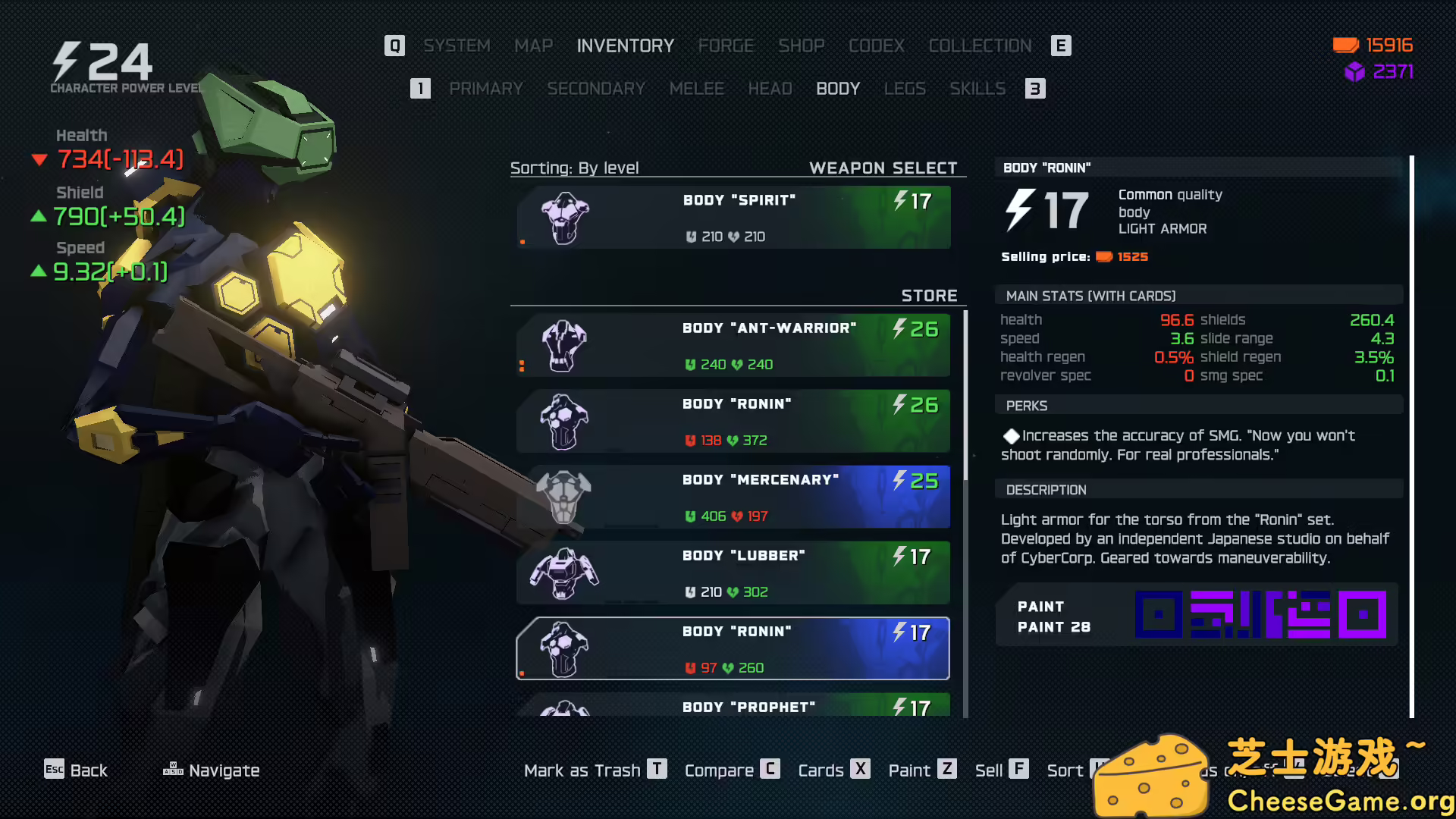This screenshot has width=1456, height=819.
Task: Click the Body "Spirit" torso armor icon
Action: [x=566, y=218]
